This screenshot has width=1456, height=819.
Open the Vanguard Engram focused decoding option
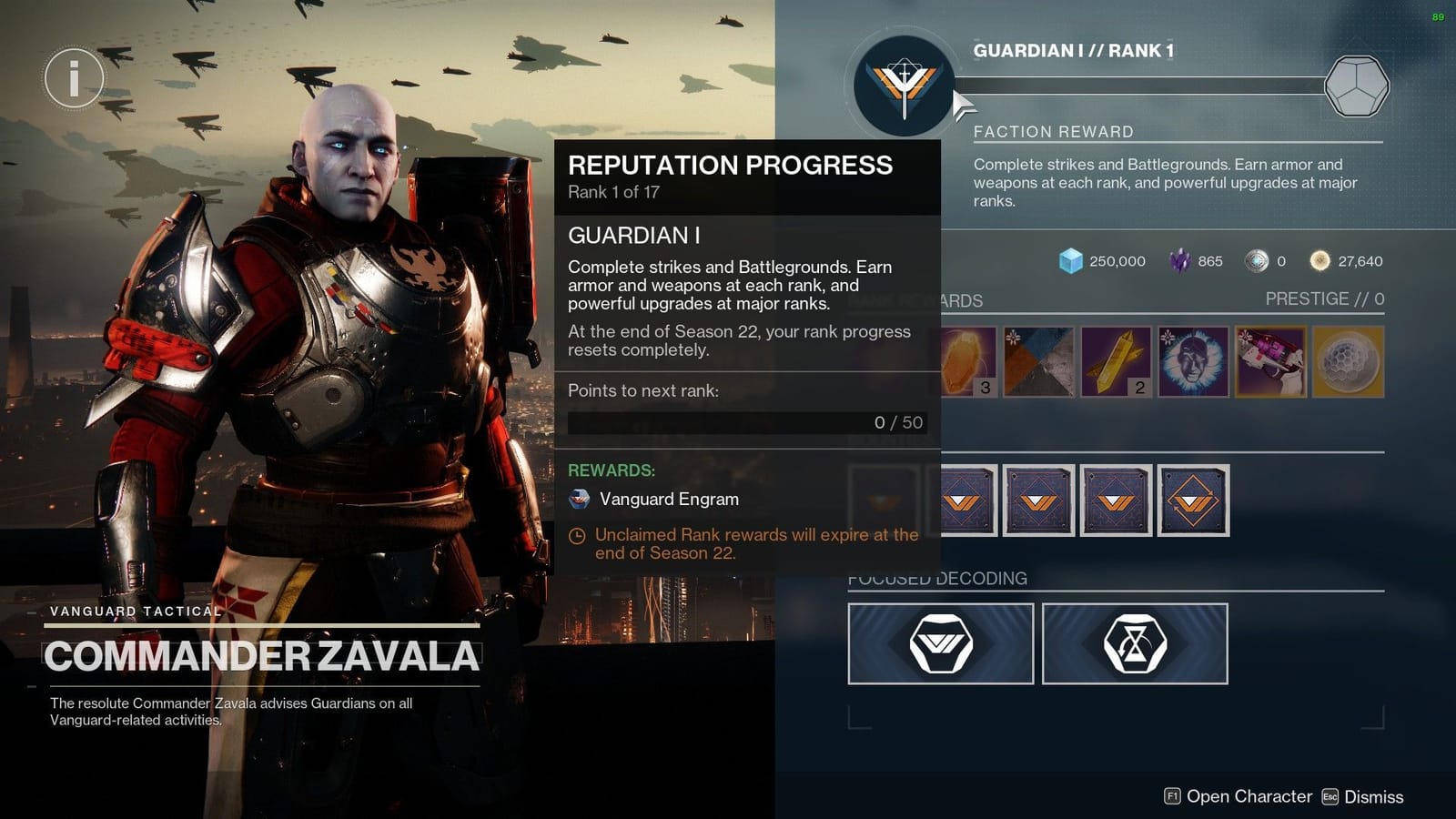coord(940,643)
